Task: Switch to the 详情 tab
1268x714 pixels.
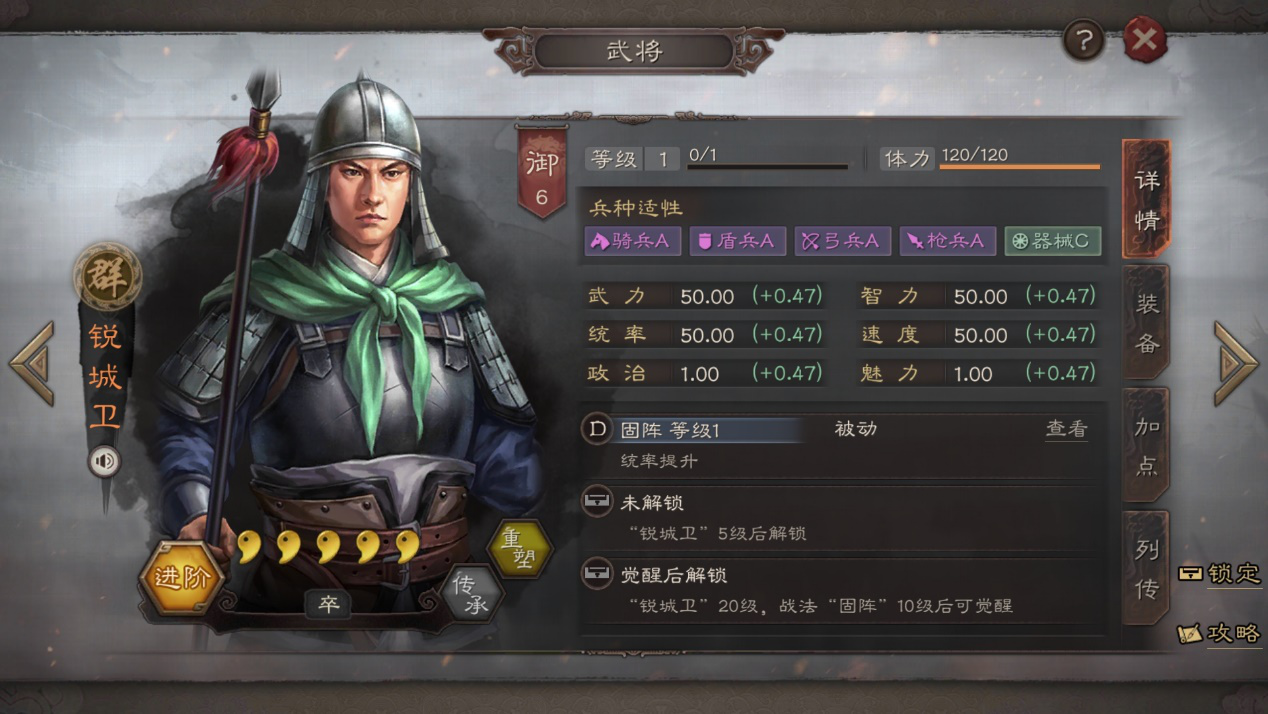Action: 1146,199
